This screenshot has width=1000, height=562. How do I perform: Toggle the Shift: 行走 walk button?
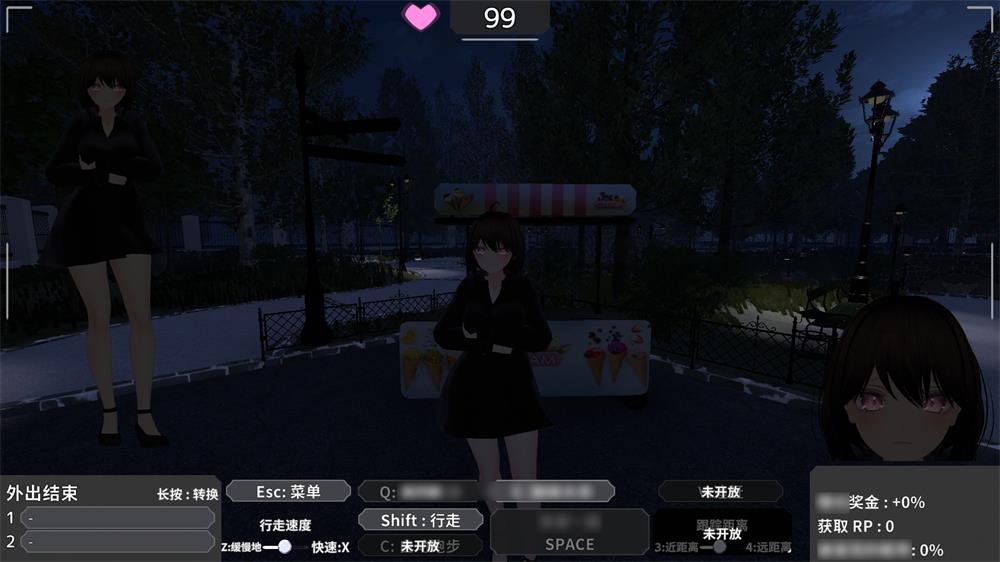click(420, 520)
